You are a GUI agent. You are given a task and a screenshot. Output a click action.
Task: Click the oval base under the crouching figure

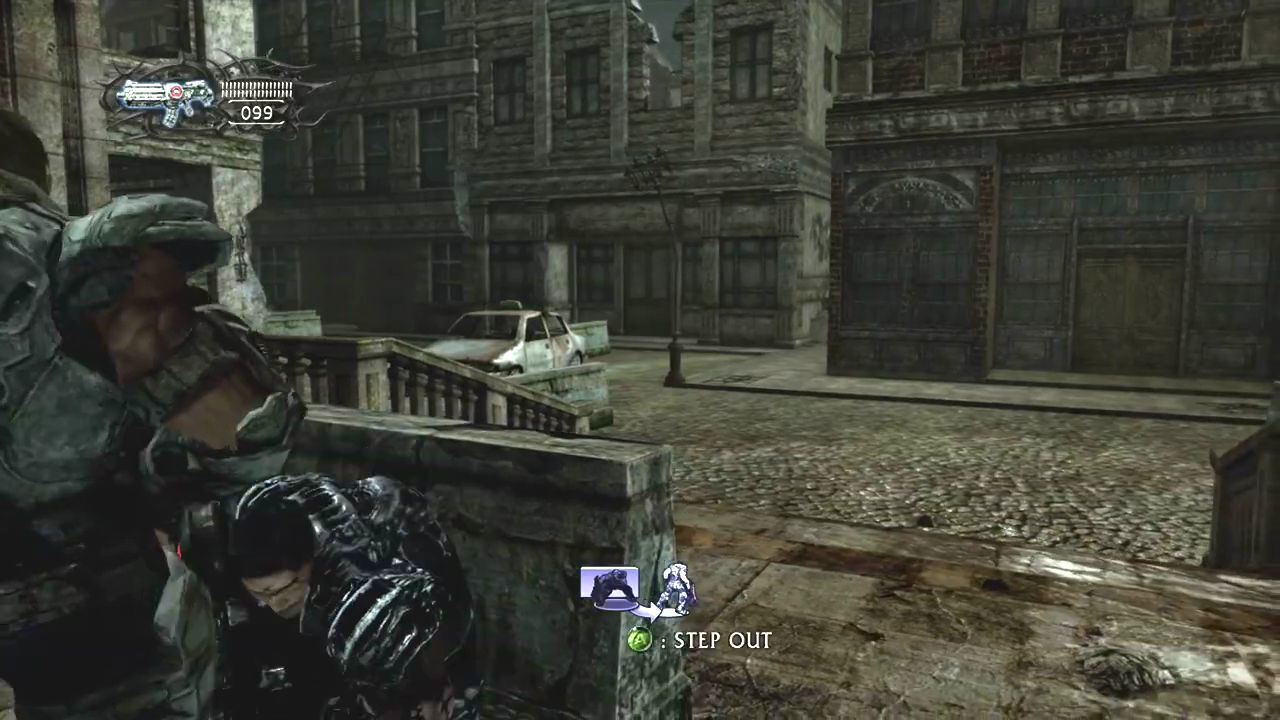(614, 605)
